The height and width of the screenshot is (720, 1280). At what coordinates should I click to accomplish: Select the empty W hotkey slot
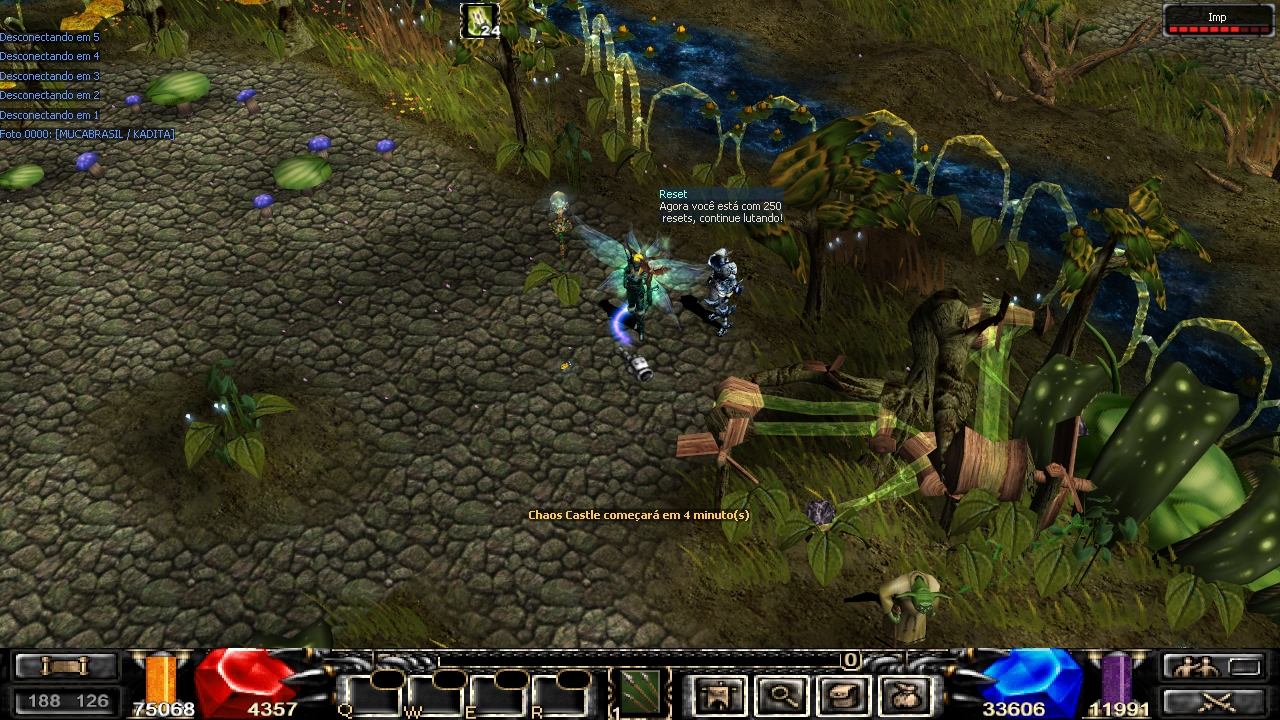pos(434,695)
